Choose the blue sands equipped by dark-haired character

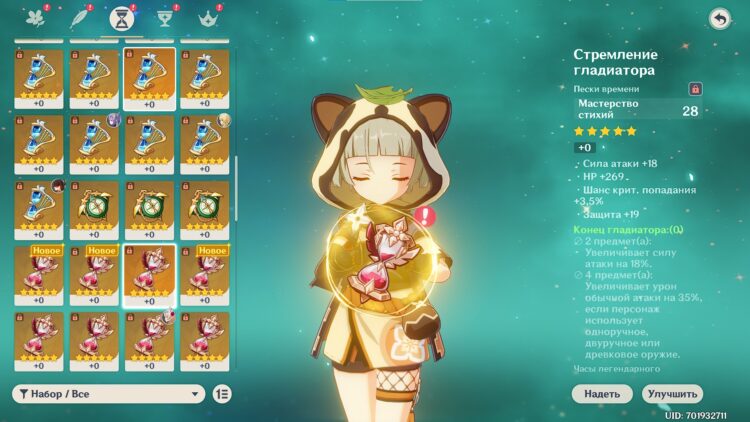39,207
